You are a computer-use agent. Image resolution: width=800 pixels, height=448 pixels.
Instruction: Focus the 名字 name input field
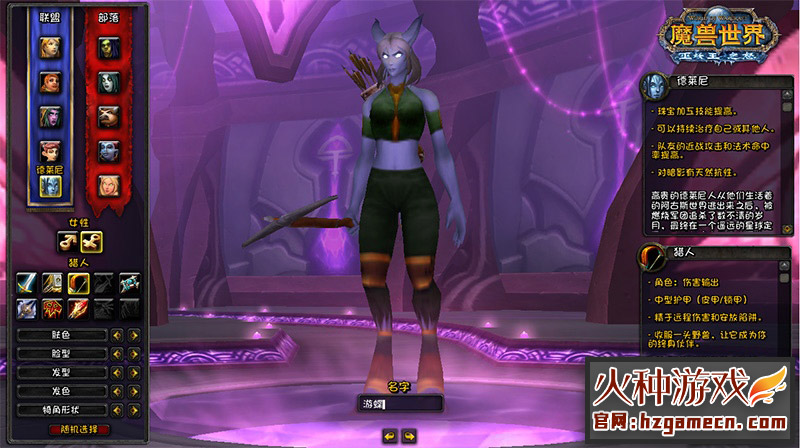pos(400,404)
